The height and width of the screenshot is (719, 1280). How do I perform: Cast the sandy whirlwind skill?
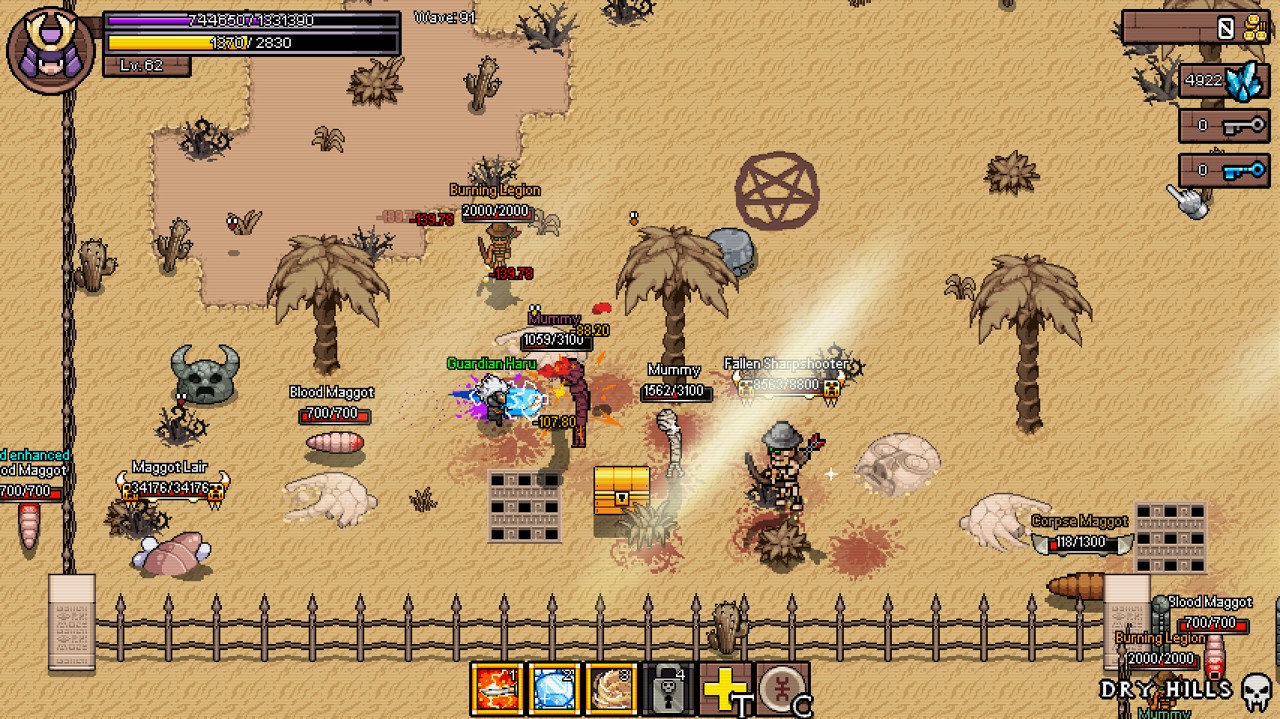pyautogui.click(x=611, y=688)
